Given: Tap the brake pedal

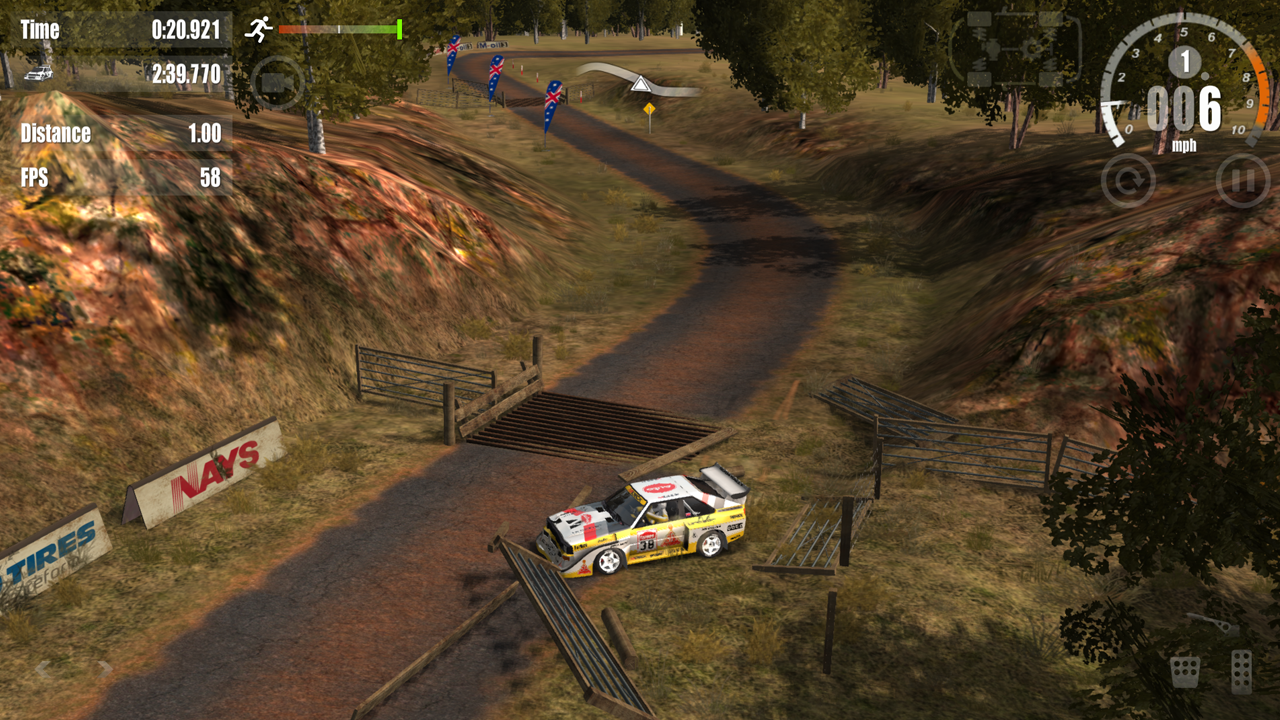Looking at the screenshot, I should [x=1186, y=670].
